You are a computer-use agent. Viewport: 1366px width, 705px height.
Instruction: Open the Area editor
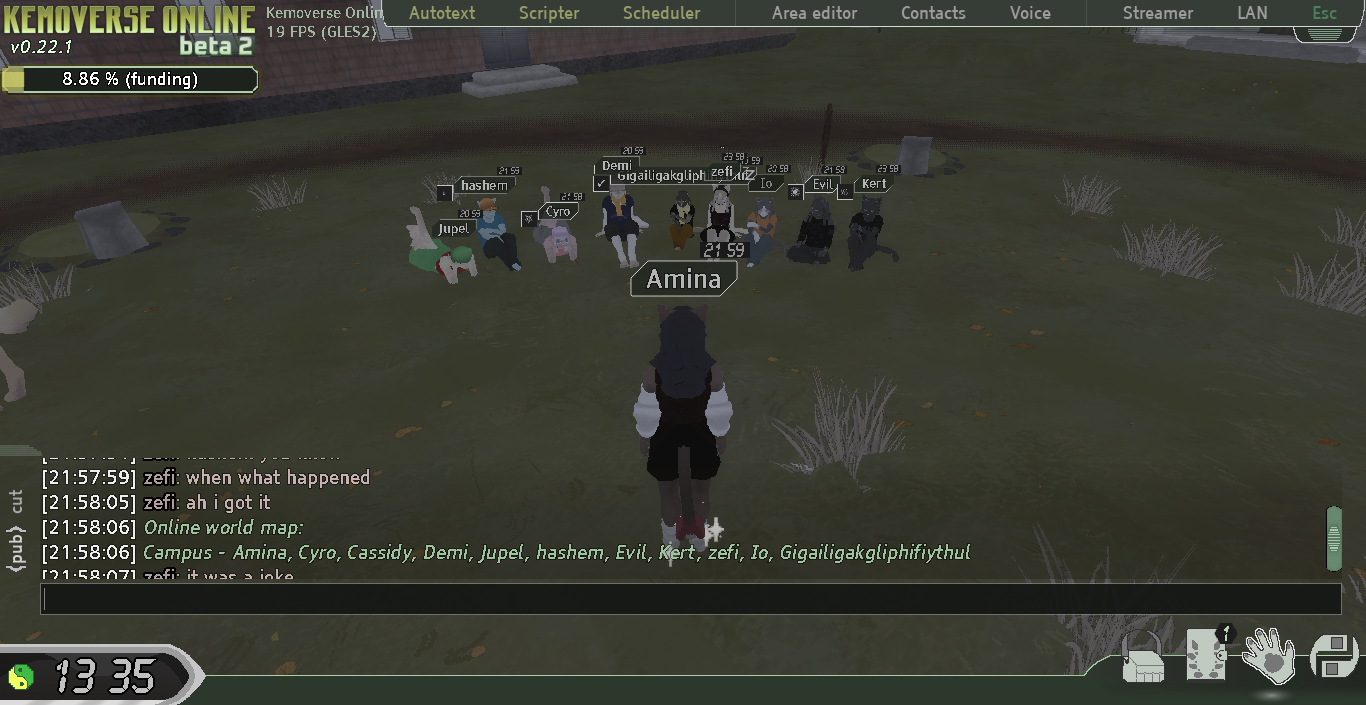tap(814, 13)
